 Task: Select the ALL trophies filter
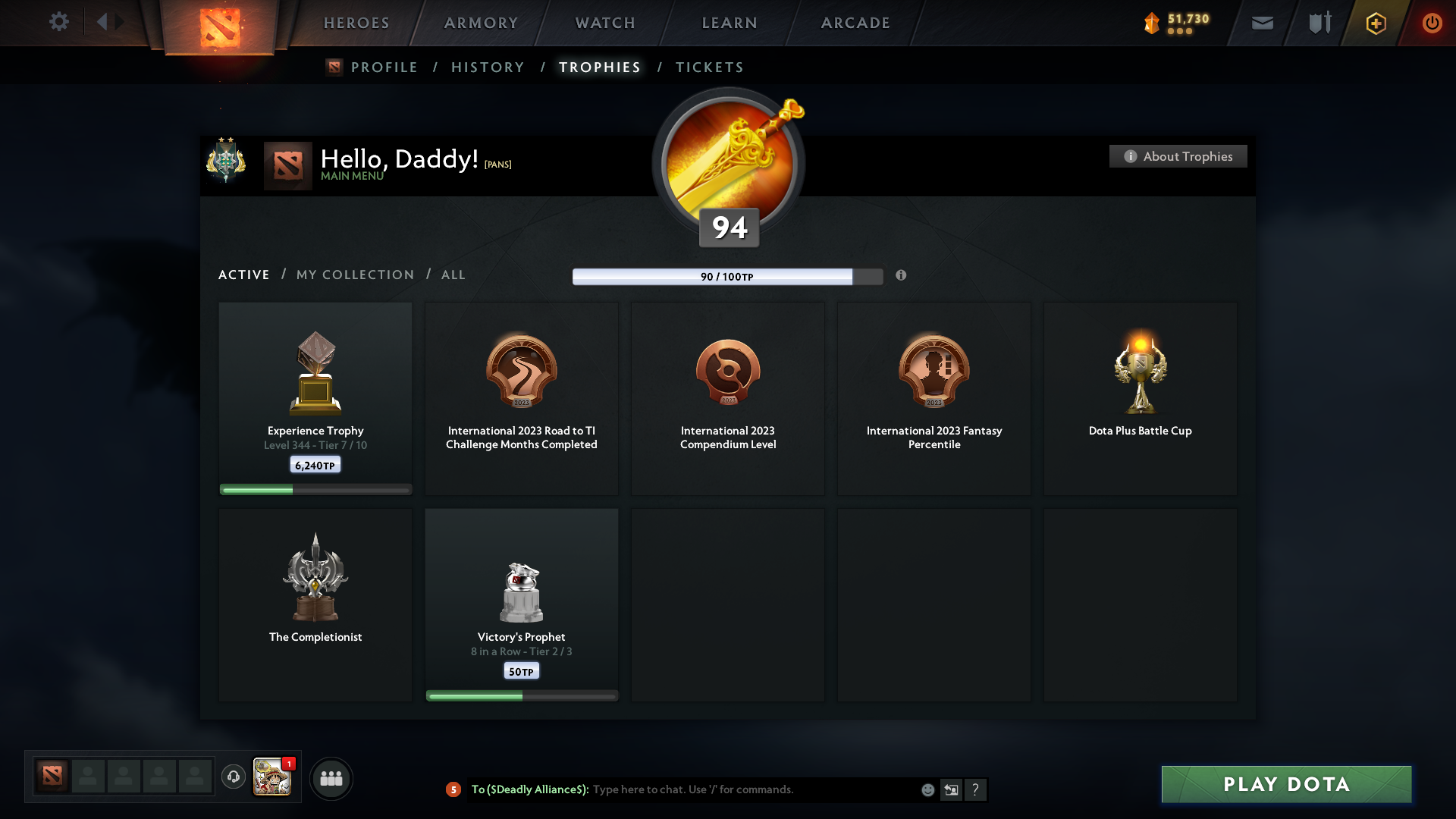tap(453, 275)
